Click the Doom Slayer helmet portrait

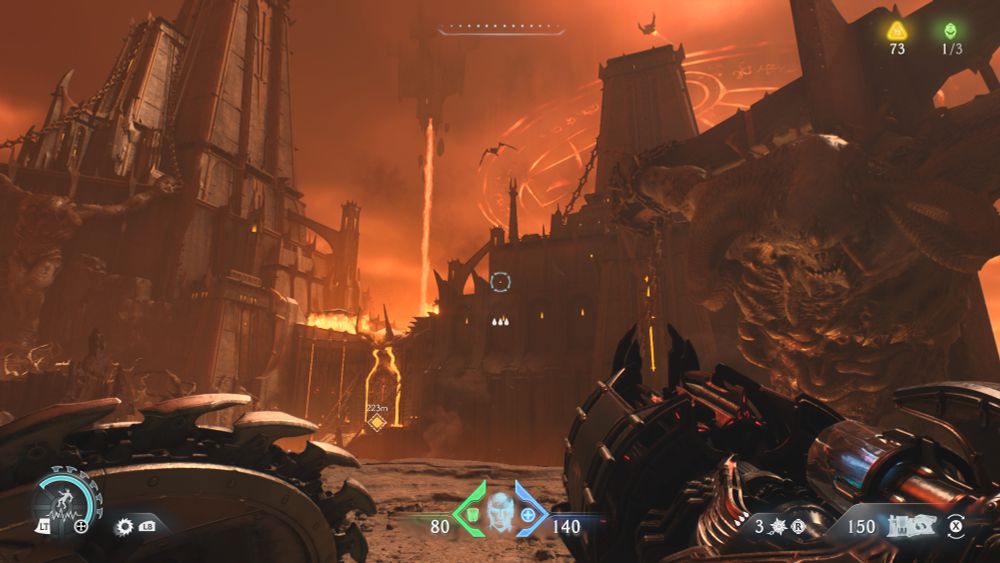(x=500, y=513)
